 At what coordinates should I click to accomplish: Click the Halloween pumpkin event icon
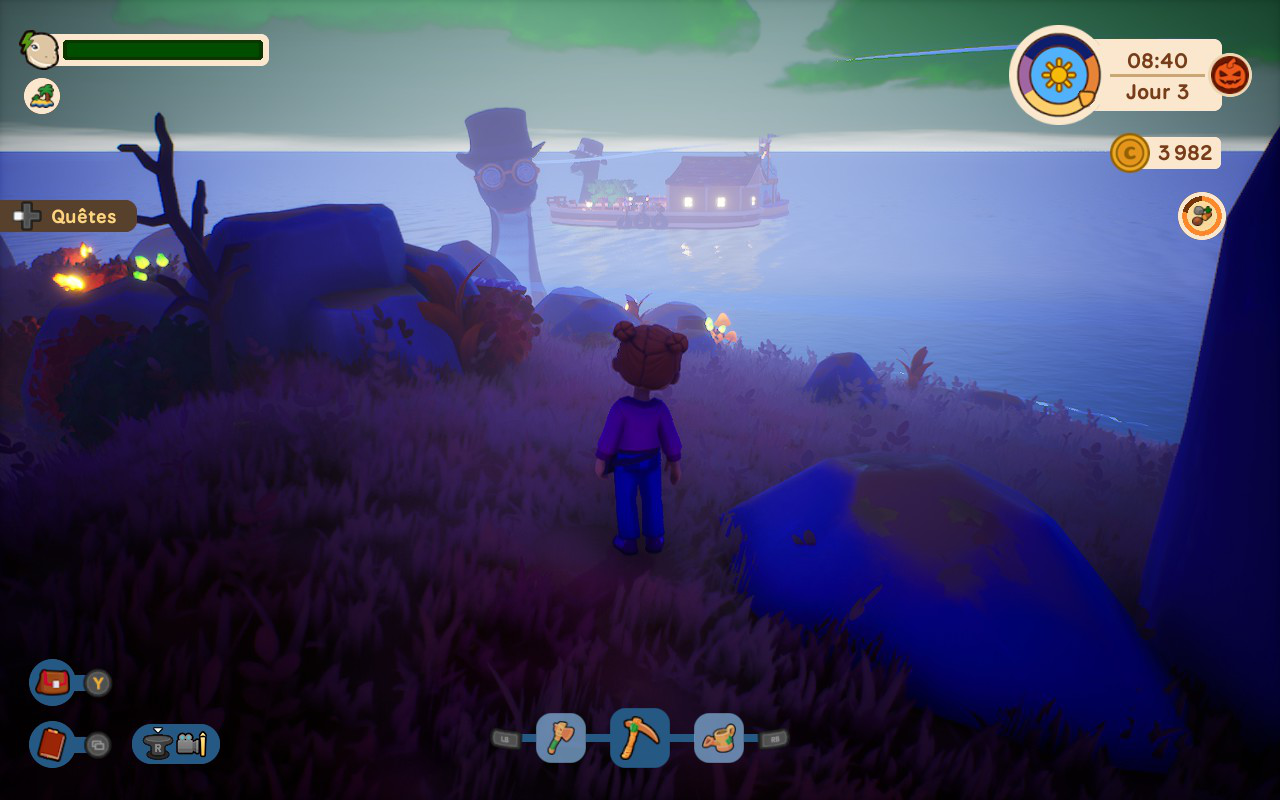[x=1230, y=75]
